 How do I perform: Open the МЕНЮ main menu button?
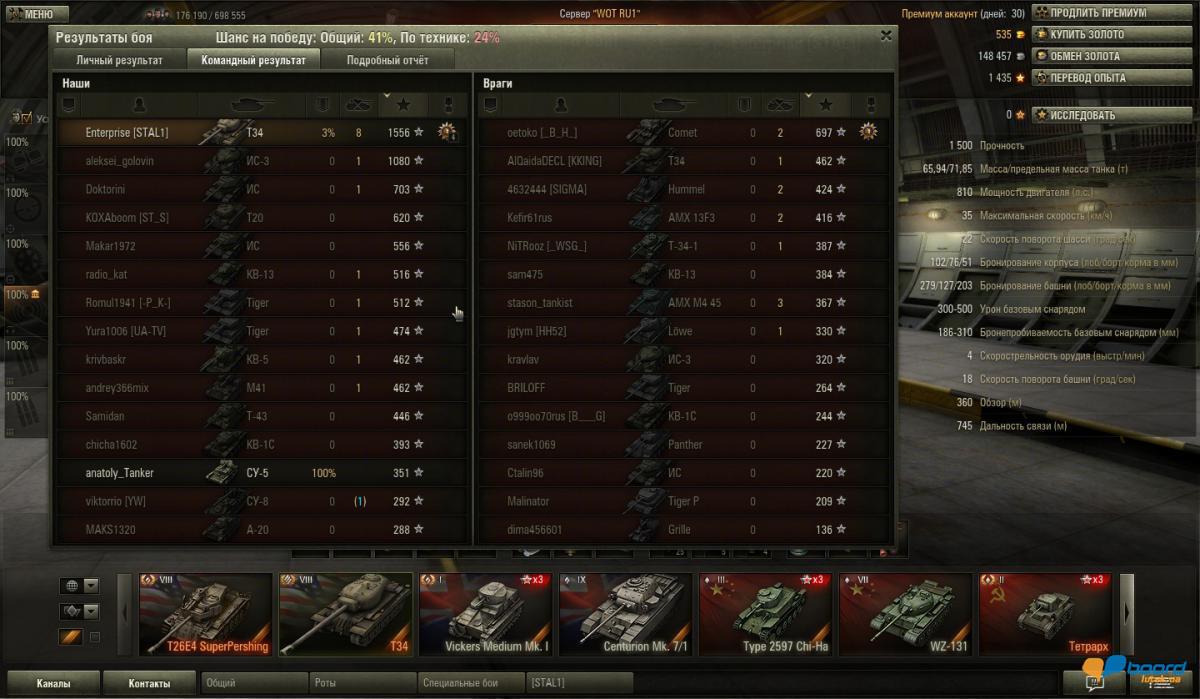click(x=37, y=14)
